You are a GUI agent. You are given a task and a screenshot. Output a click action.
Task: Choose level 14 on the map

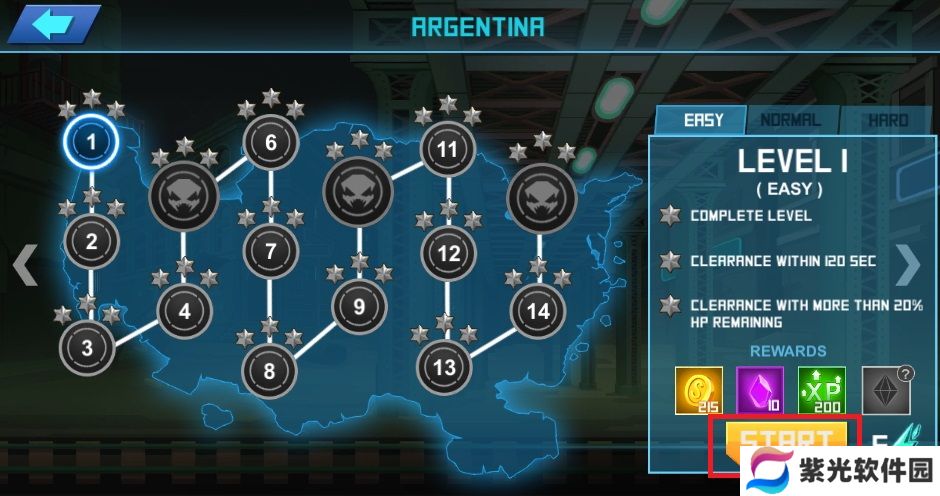[x=538, y=311]
